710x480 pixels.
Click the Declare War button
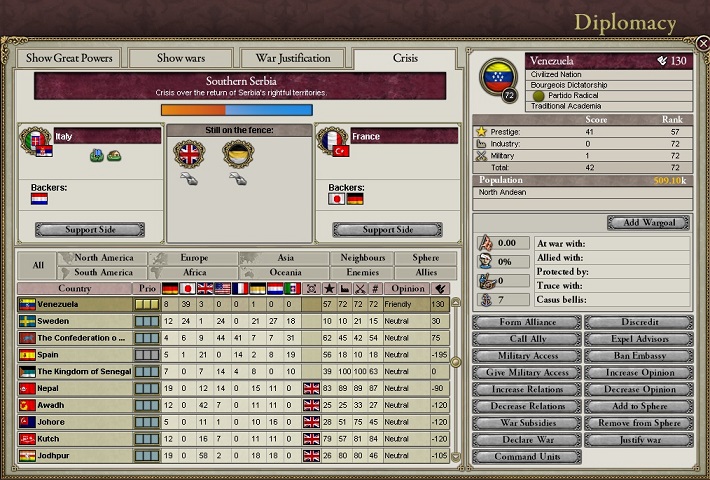tap(526, 440)
